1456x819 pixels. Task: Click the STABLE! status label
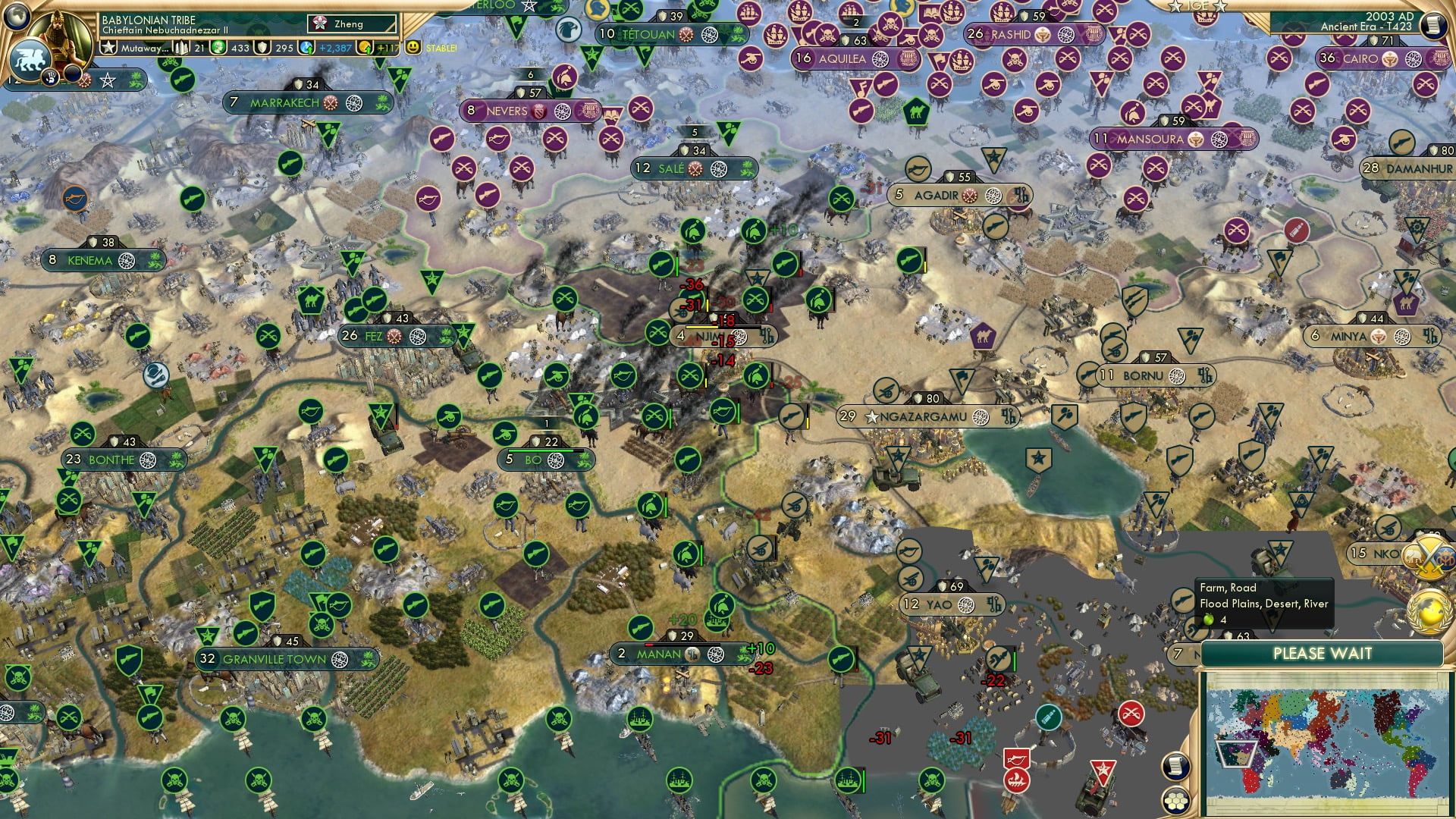[x=441, y=48]
